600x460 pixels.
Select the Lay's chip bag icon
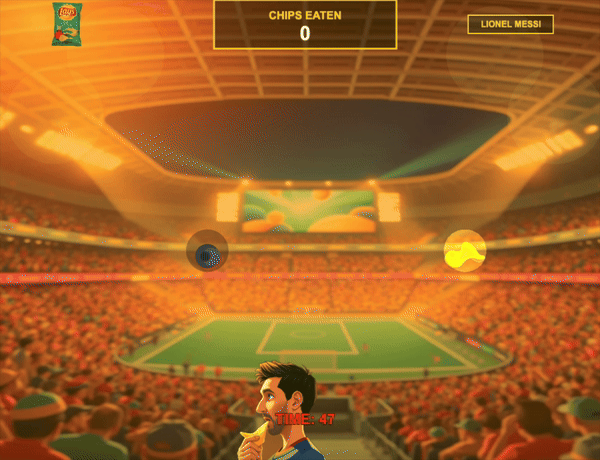click(x=66, y=24)
